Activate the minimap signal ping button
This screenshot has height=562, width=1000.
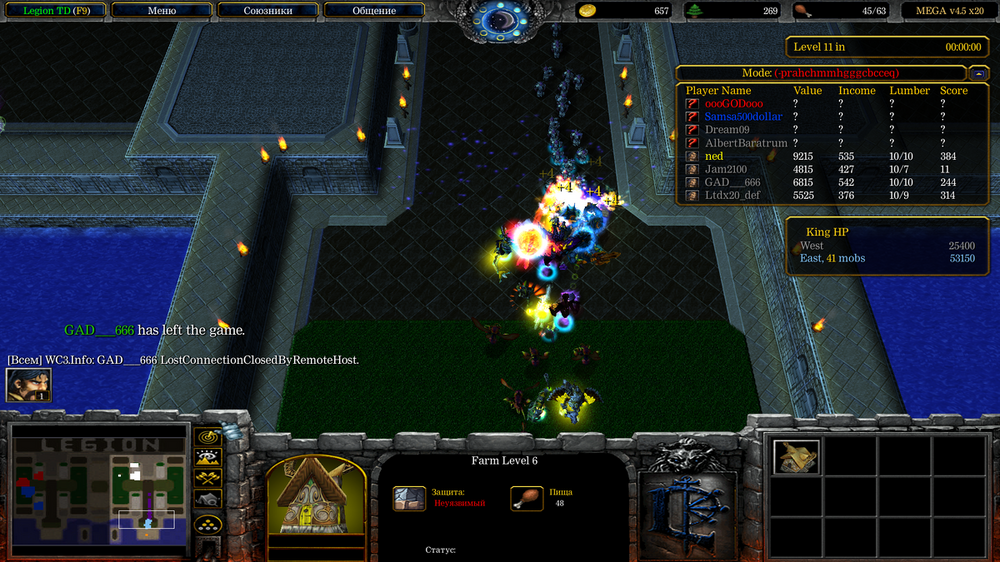pyautogui.click(x=208, y=436)
